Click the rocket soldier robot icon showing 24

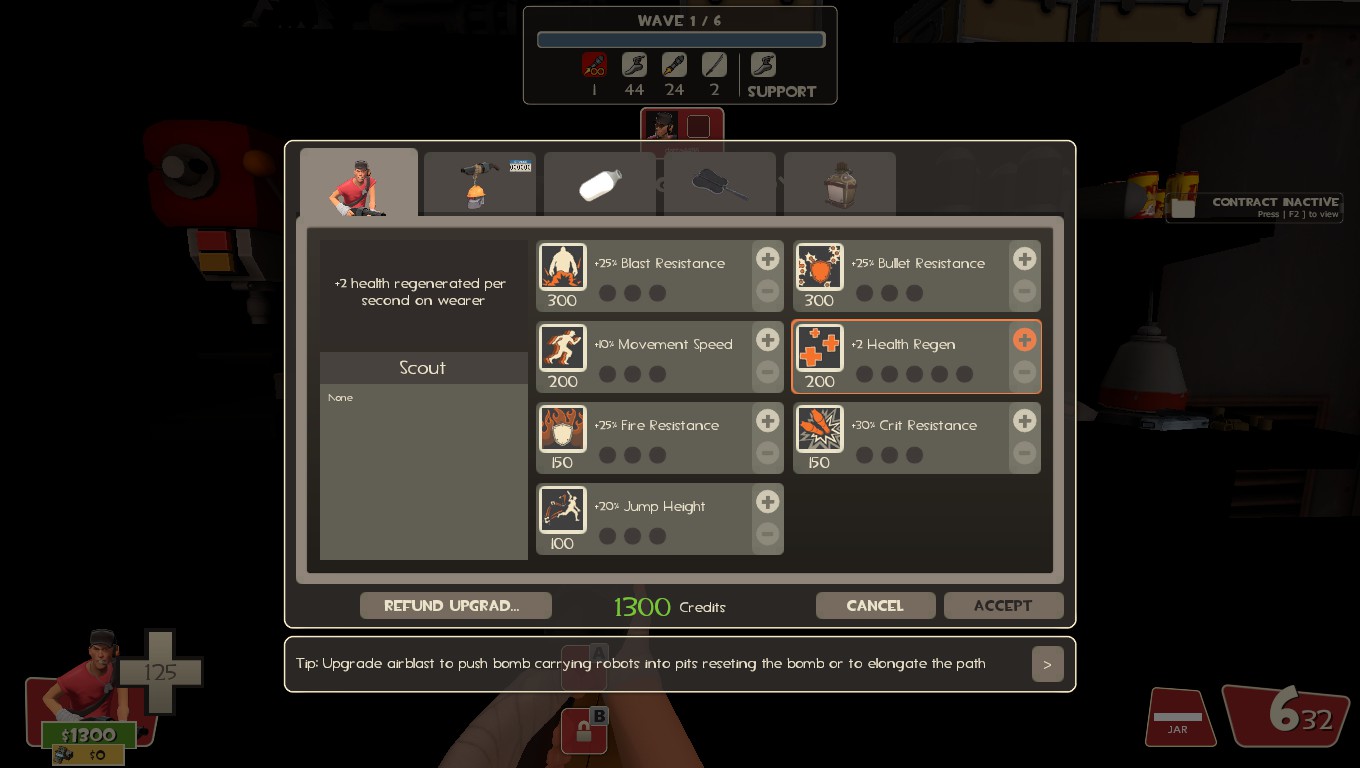tap(673, 64)
